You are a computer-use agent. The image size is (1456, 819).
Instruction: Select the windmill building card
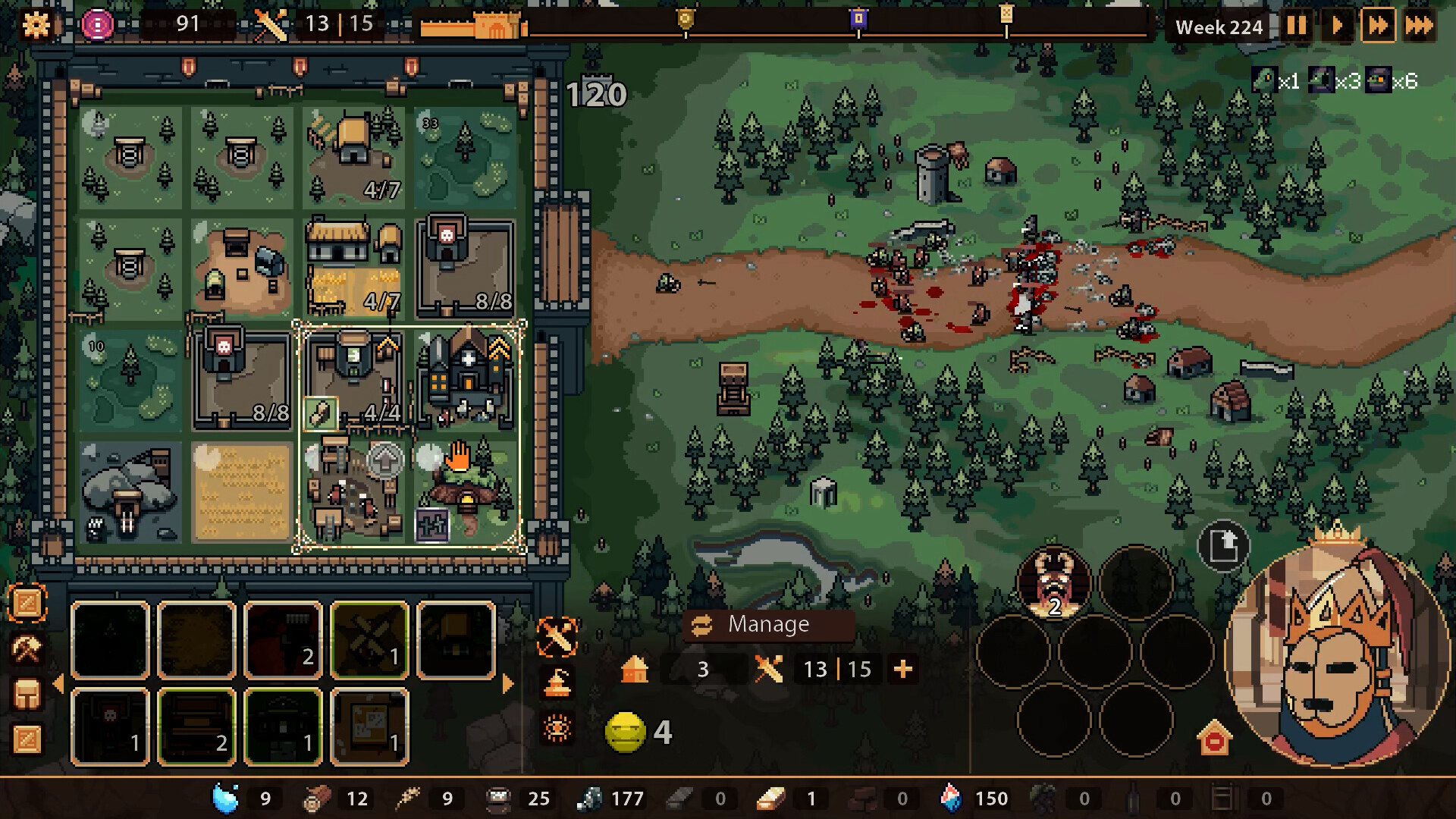coord(369,639)
